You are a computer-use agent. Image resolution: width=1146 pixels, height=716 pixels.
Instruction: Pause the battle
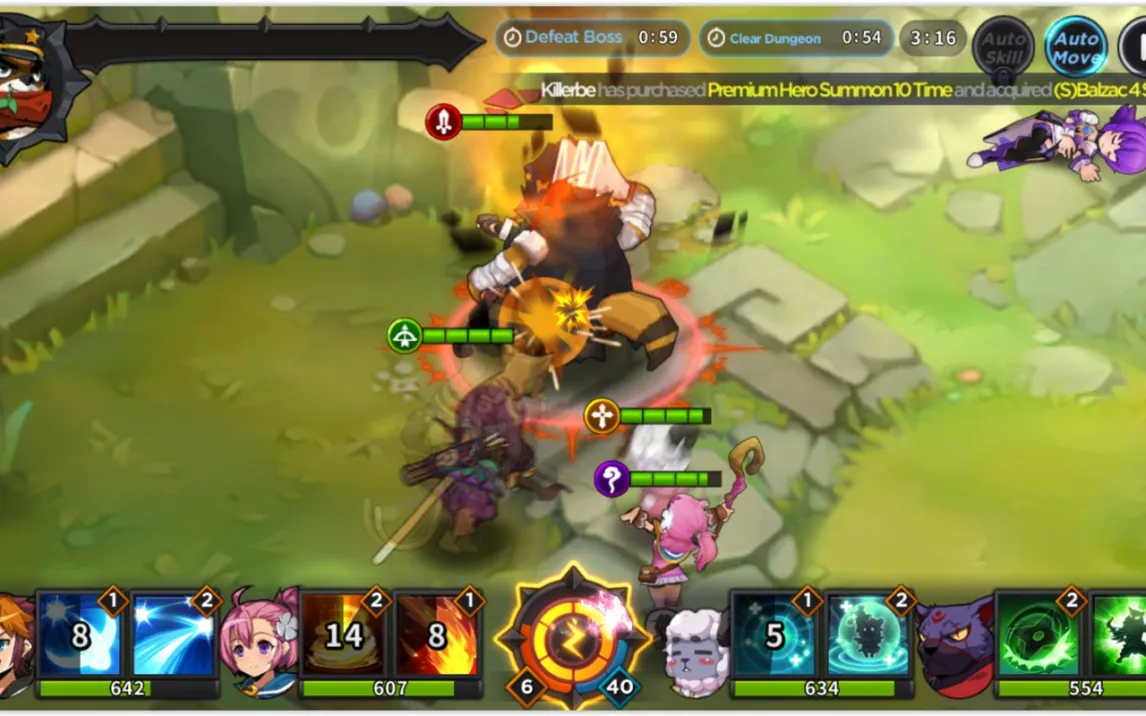pos(1135,47)
